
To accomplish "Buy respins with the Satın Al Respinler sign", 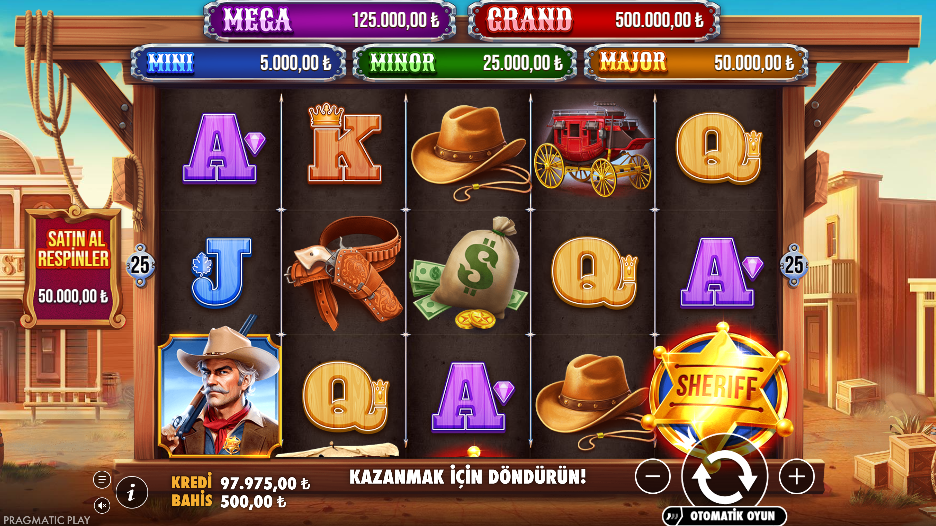I will point(72,265).
